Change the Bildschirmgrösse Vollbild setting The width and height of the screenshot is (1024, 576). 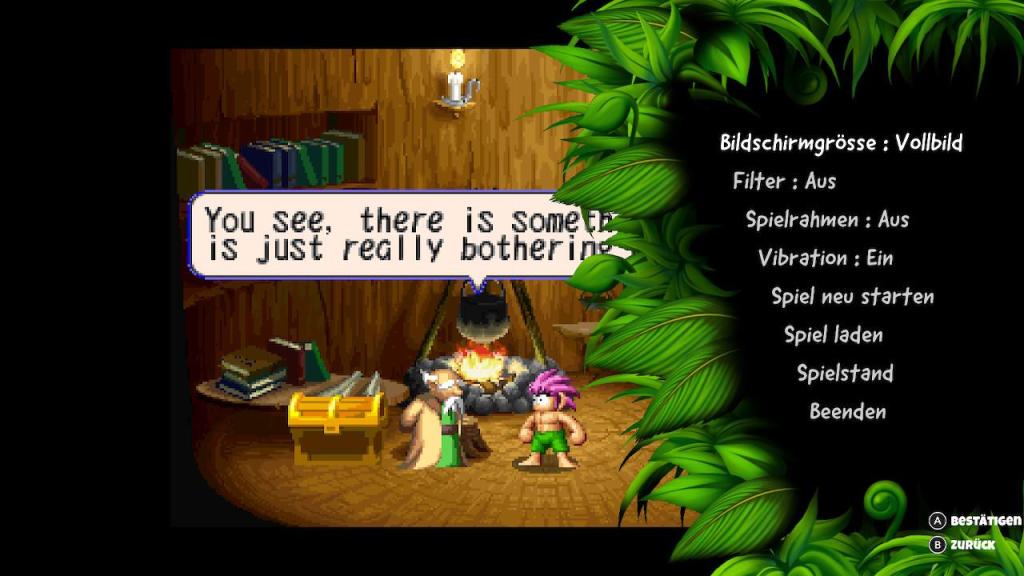pyautogui.click(x=841, y=143)
